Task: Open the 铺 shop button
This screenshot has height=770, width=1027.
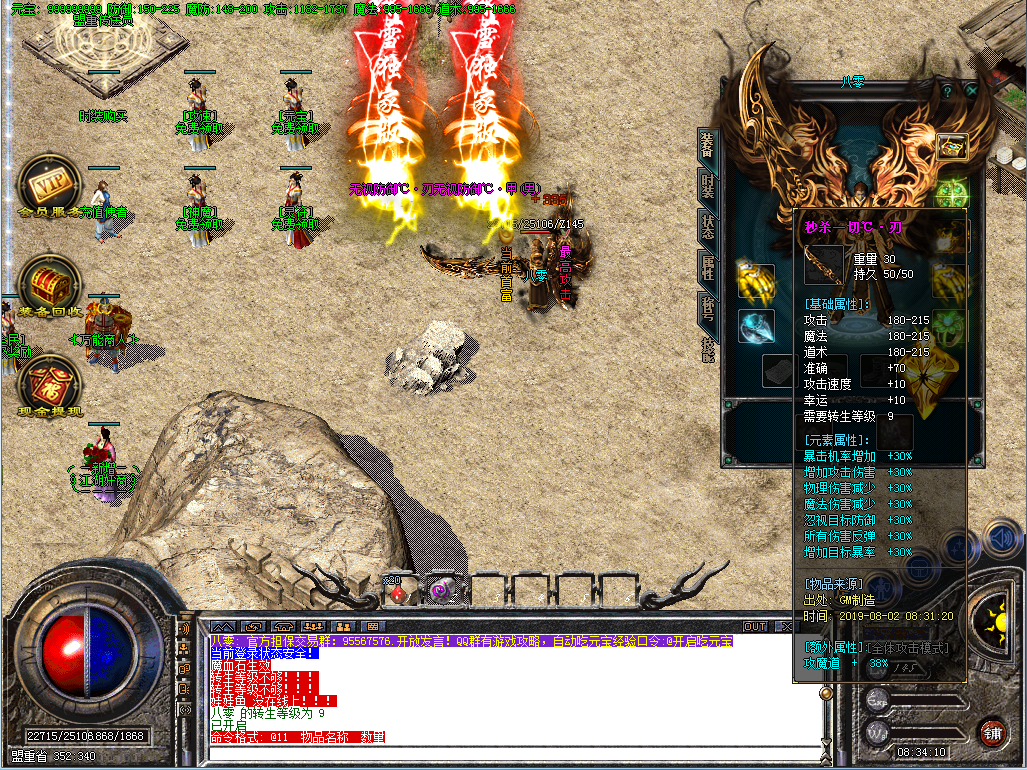Action: tap(991, 731)
